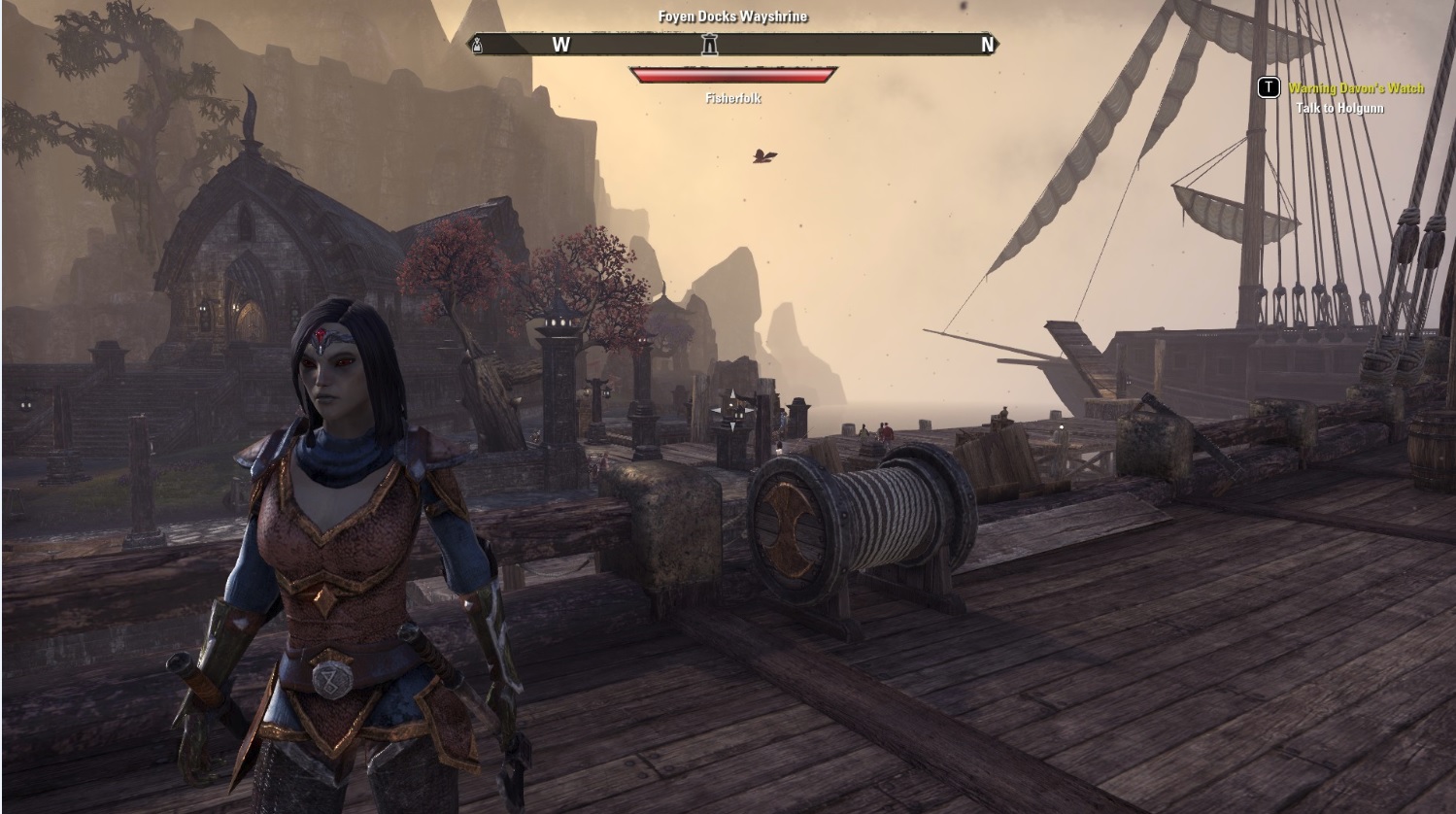Viewport: 1456px width, 814px height.
Task: Click the Talk to Holgunn objective
Action: [x=1339, y=108]
